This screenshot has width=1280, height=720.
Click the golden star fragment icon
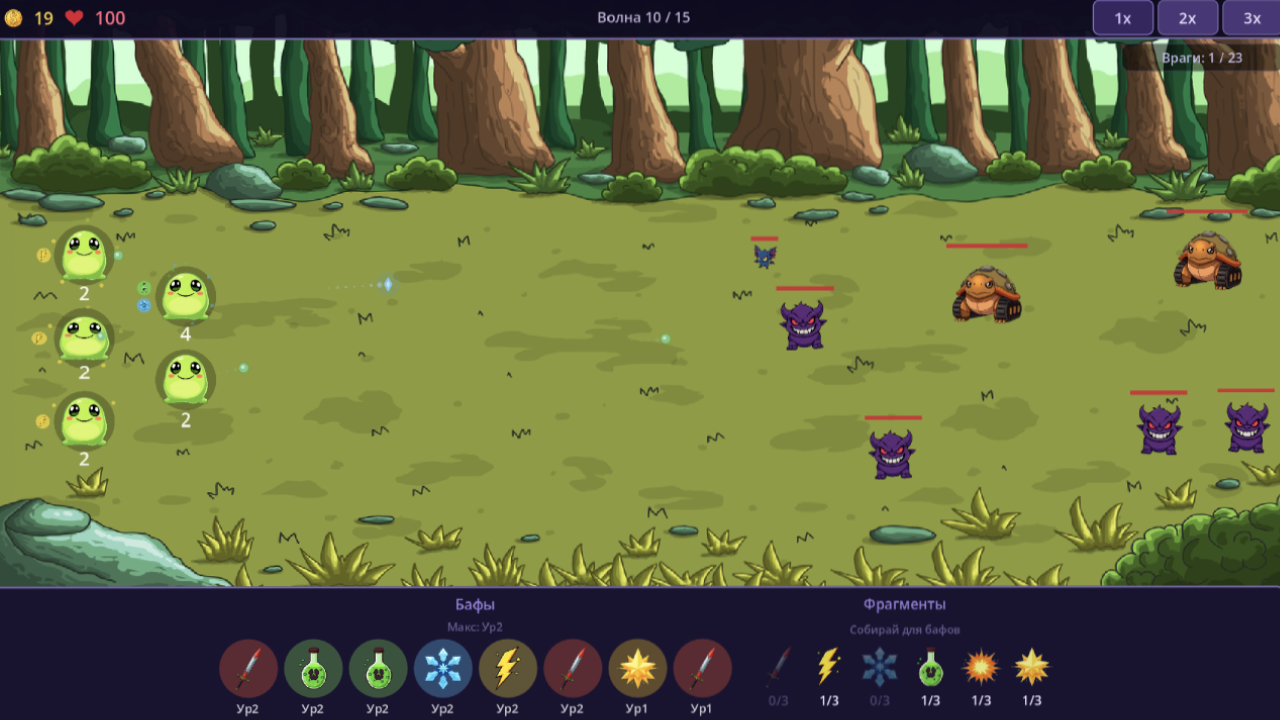point(1032,666)
